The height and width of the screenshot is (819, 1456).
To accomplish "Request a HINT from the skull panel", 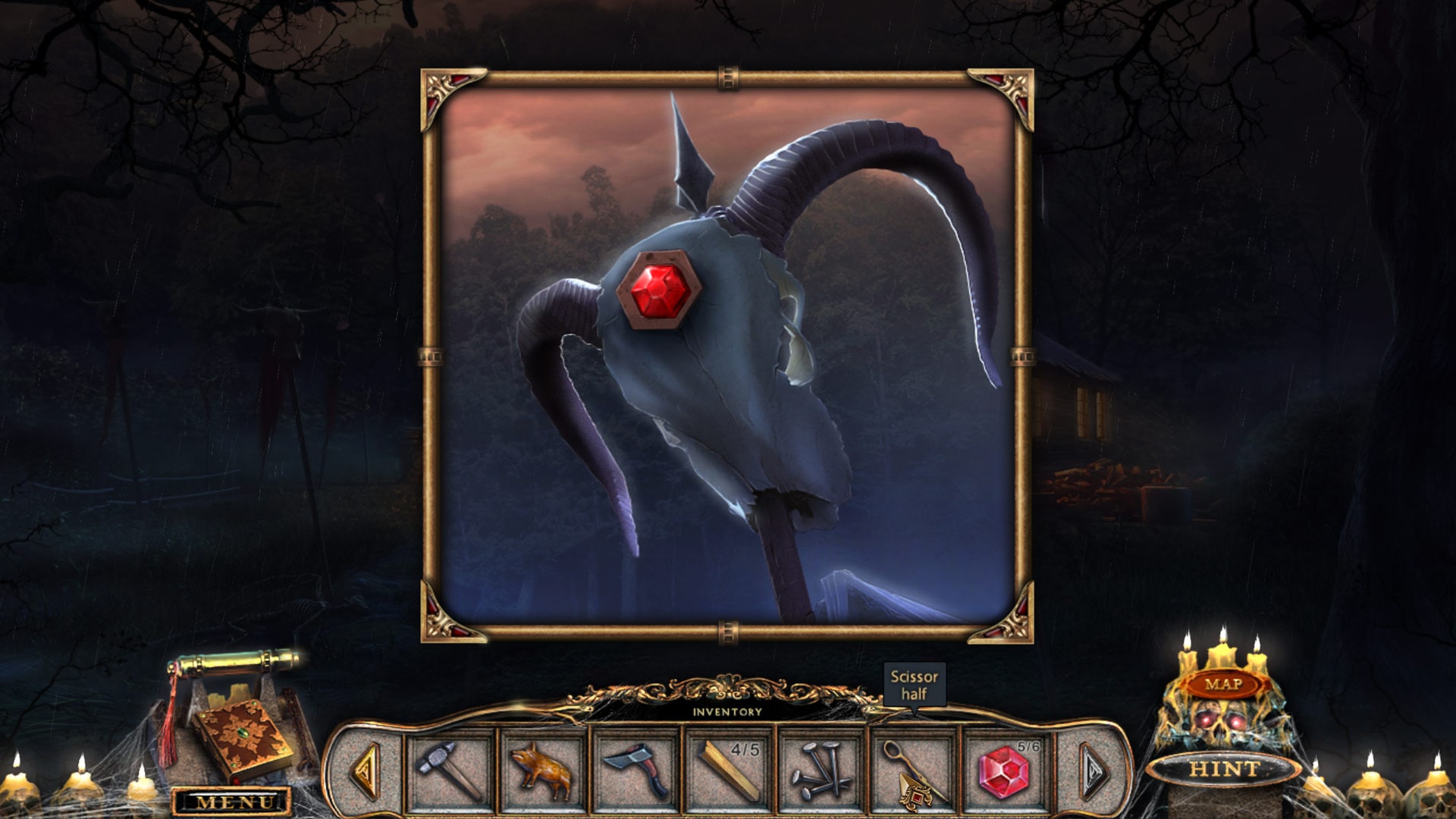I will pyautogui.click(x=1221, y=766).
